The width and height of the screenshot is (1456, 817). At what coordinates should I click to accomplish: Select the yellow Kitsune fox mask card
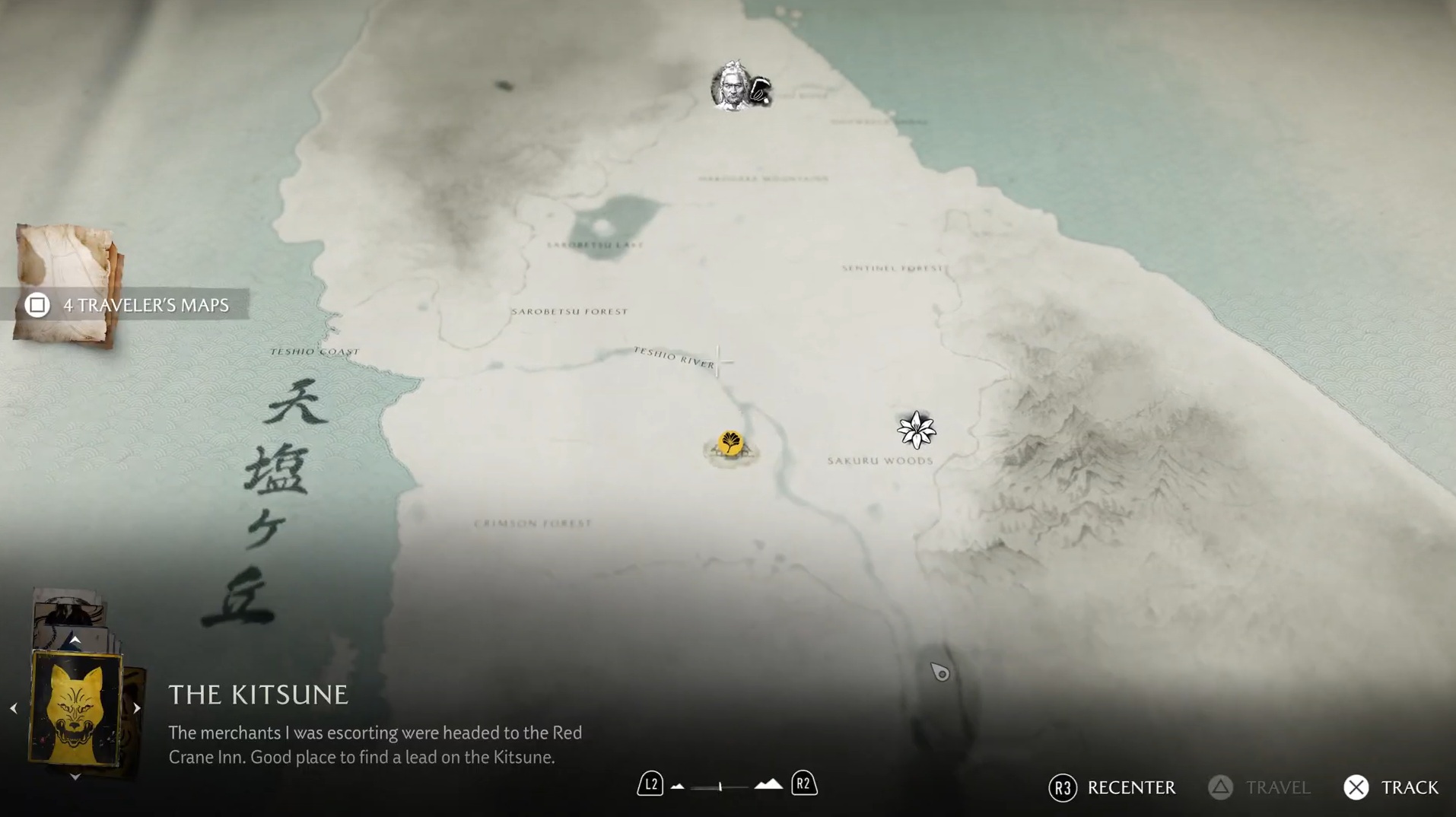[75, 708]
